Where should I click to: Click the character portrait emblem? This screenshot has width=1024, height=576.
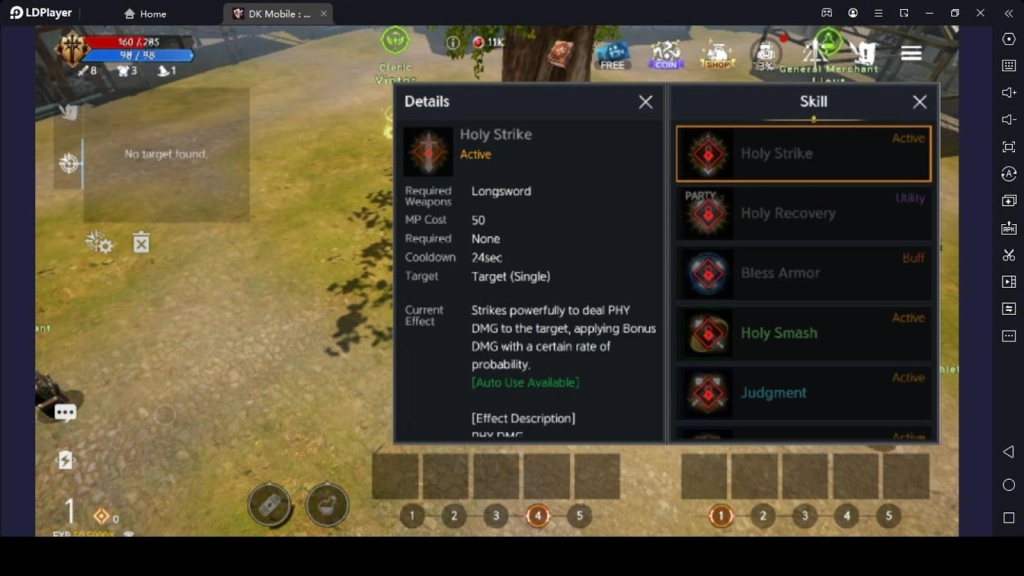coord(72,47)
